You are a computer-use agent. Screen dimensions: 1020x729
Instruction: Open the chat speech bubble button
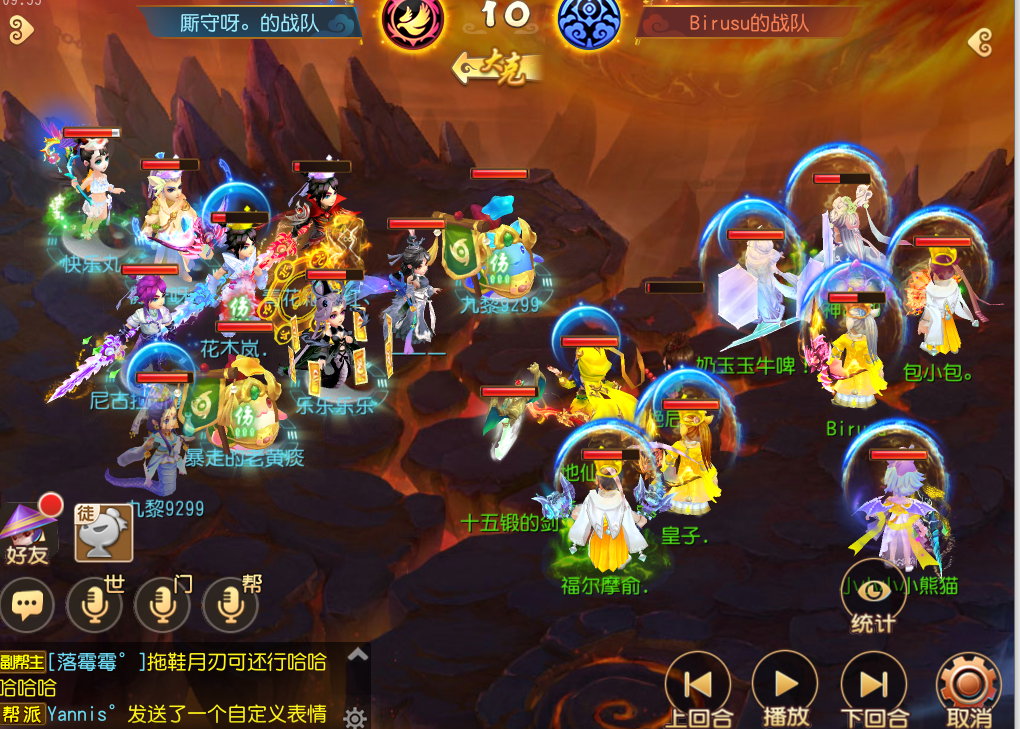(x=27, y=604)
